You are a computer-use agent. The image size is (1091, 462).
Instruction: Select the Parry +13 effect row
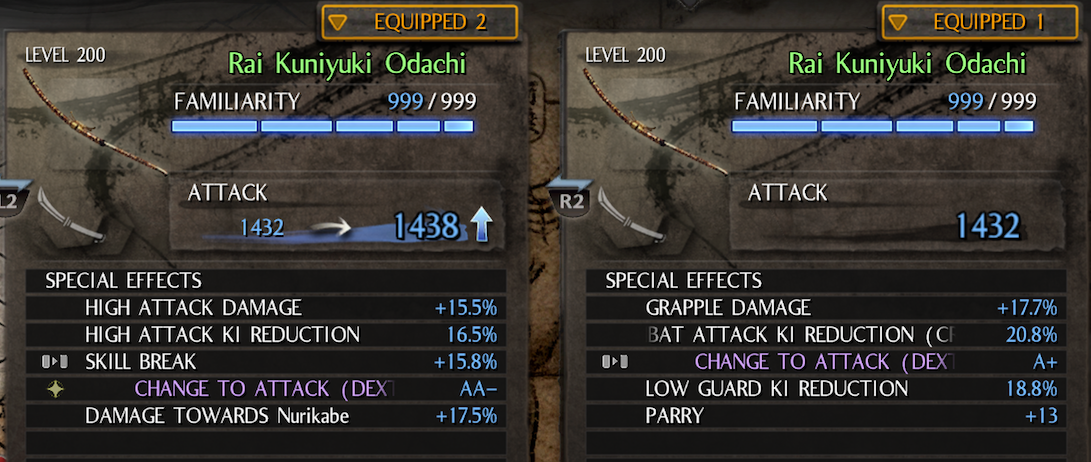coord(825,415)
